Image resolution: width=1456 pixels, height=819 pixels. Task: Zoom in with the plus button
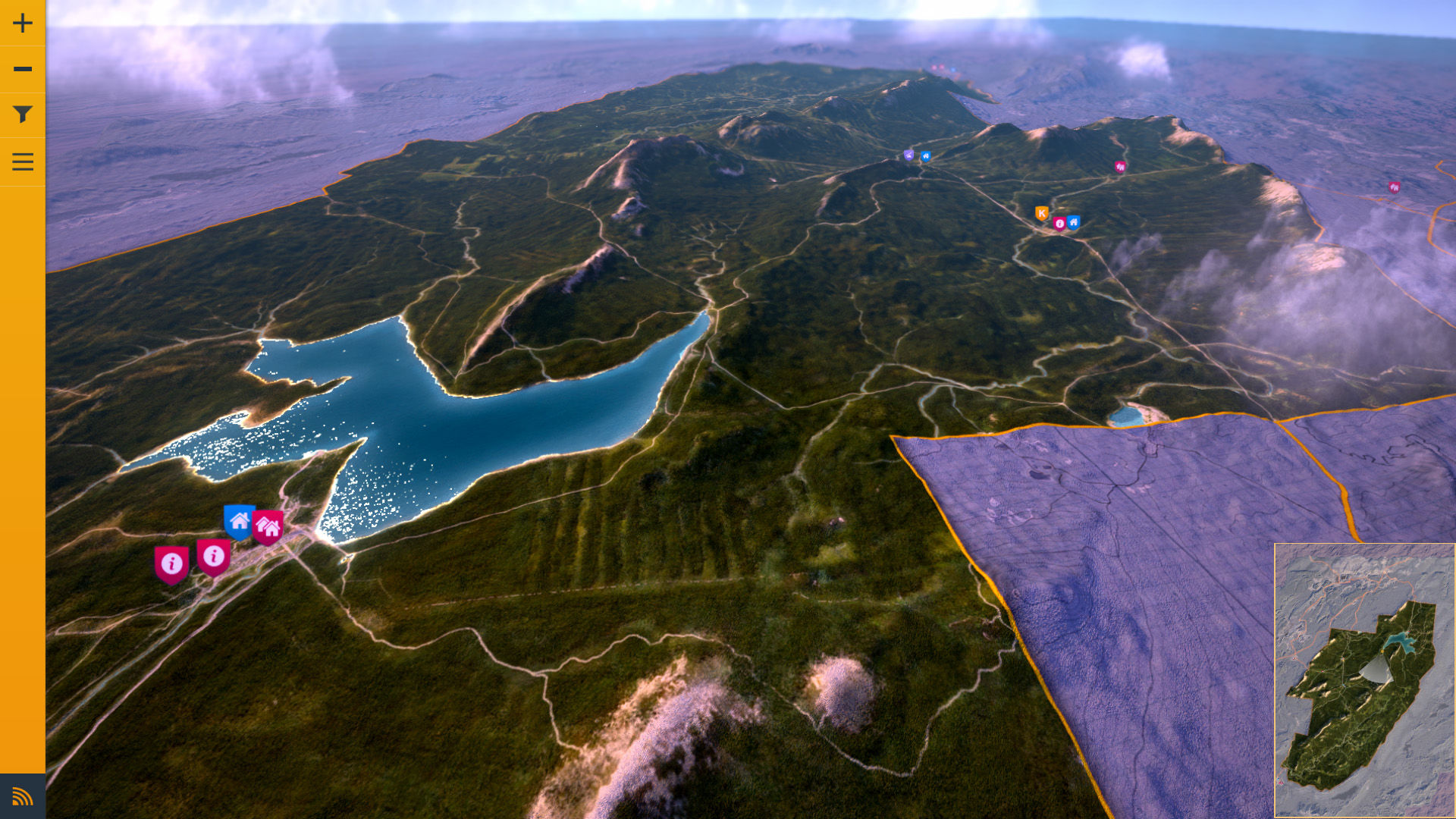23,23
